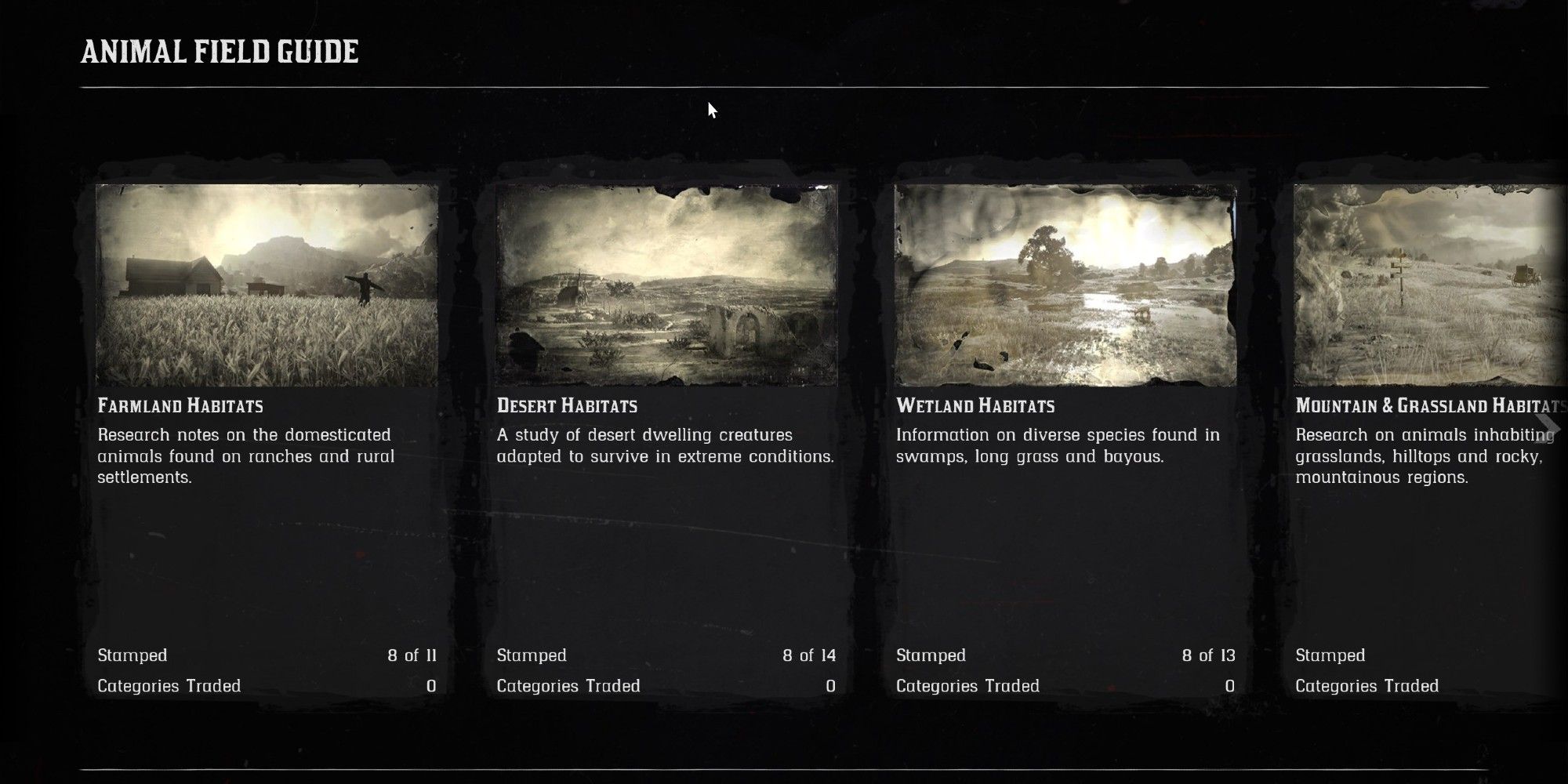The image size is (1568, 784).
Task: Select the Desert Habitats card title
Action: pyautogui.click(x=567, y=406)
